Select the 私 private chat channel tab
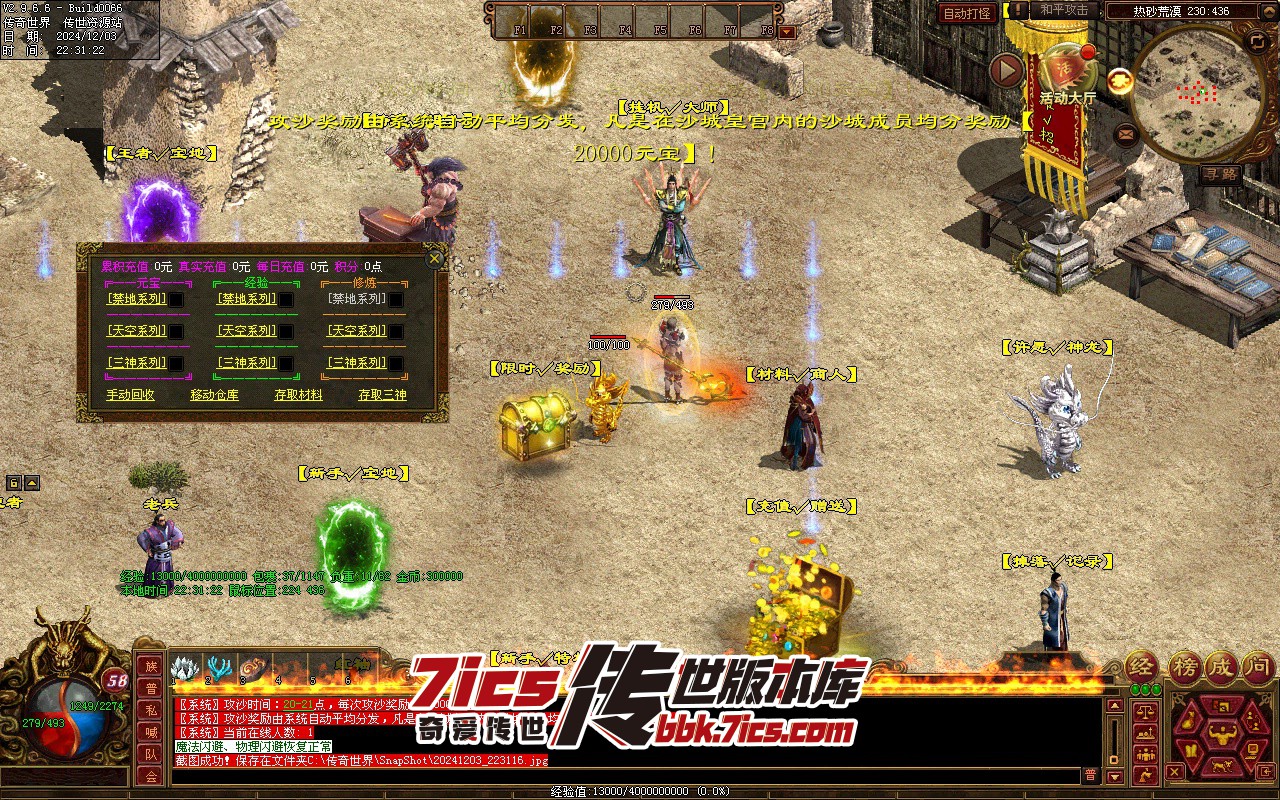Screen dimensions: 1280x800 point(151,710)
